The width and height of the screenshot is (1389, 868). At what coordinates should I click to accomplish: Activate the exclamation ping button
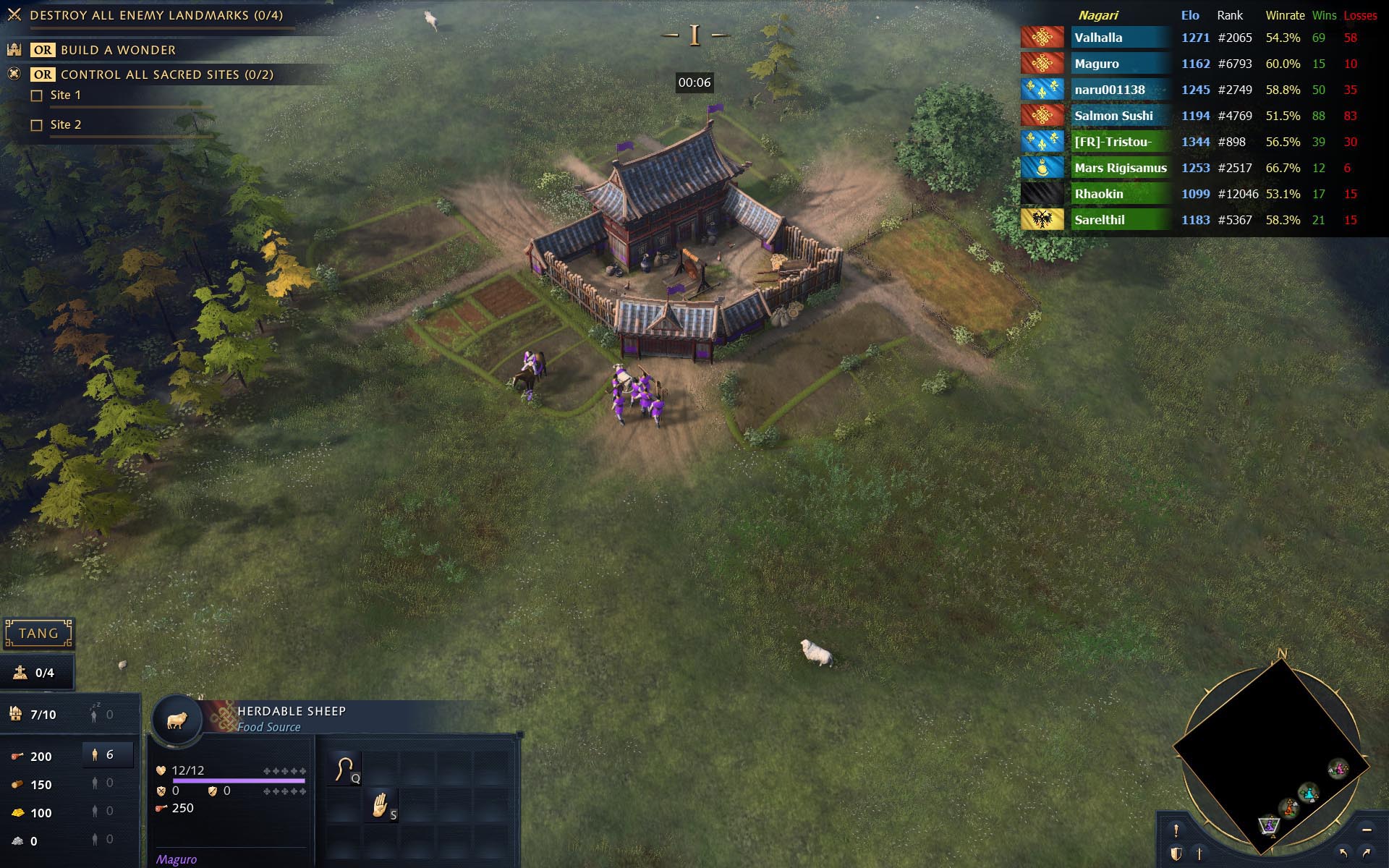(1176, 830)
